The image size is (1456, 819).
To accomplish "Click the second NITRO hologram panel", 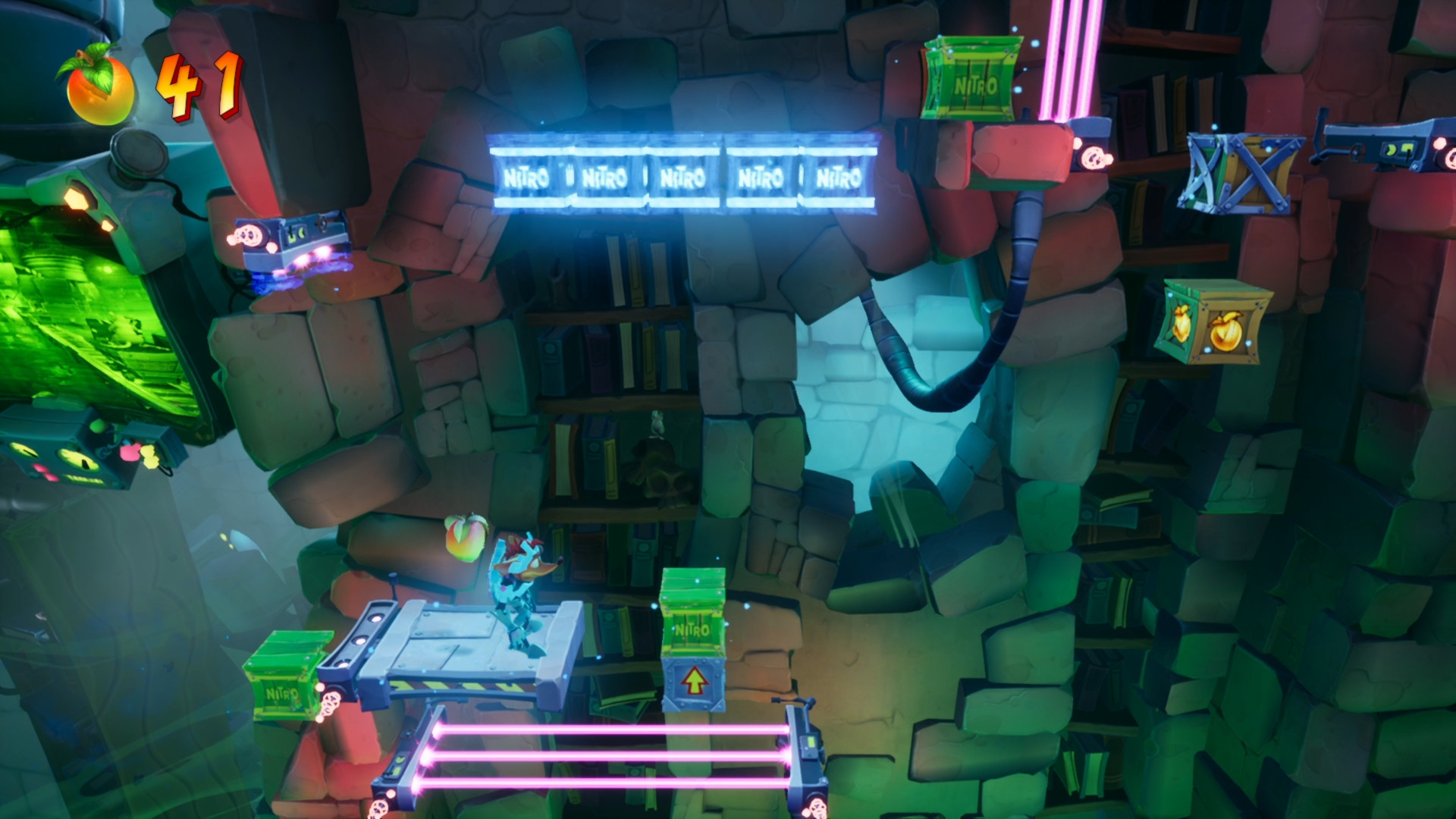I will click(607, 176).
